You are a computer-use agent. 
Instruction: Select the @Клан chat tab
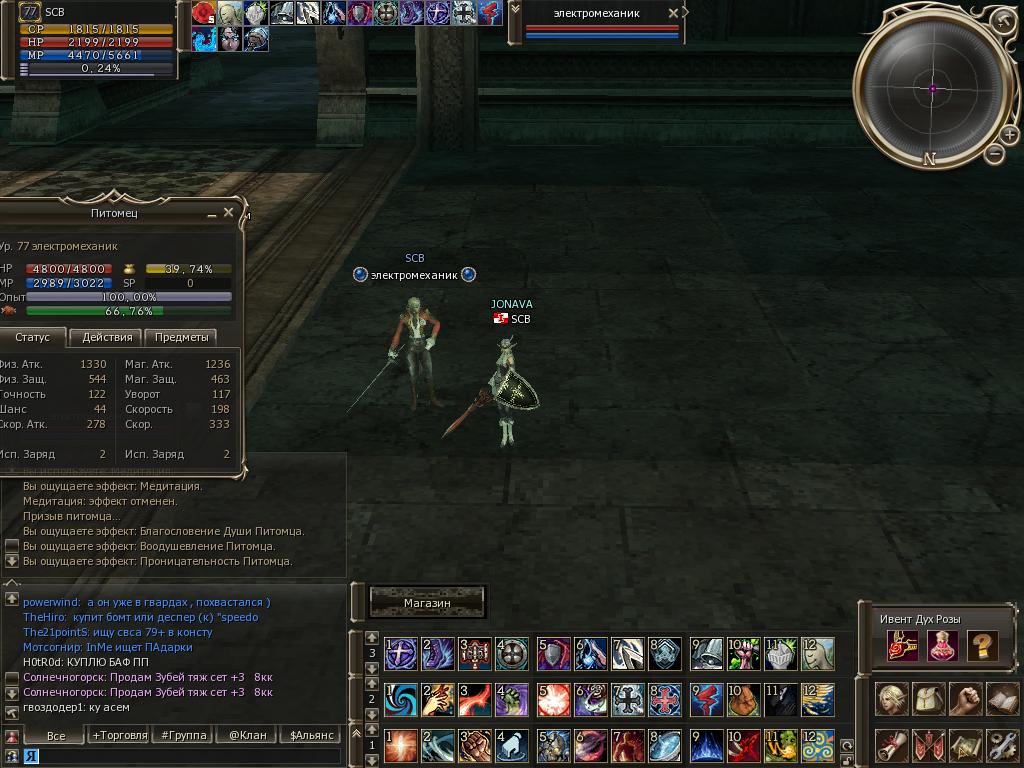pyautogui.click(x=247, y=735)
